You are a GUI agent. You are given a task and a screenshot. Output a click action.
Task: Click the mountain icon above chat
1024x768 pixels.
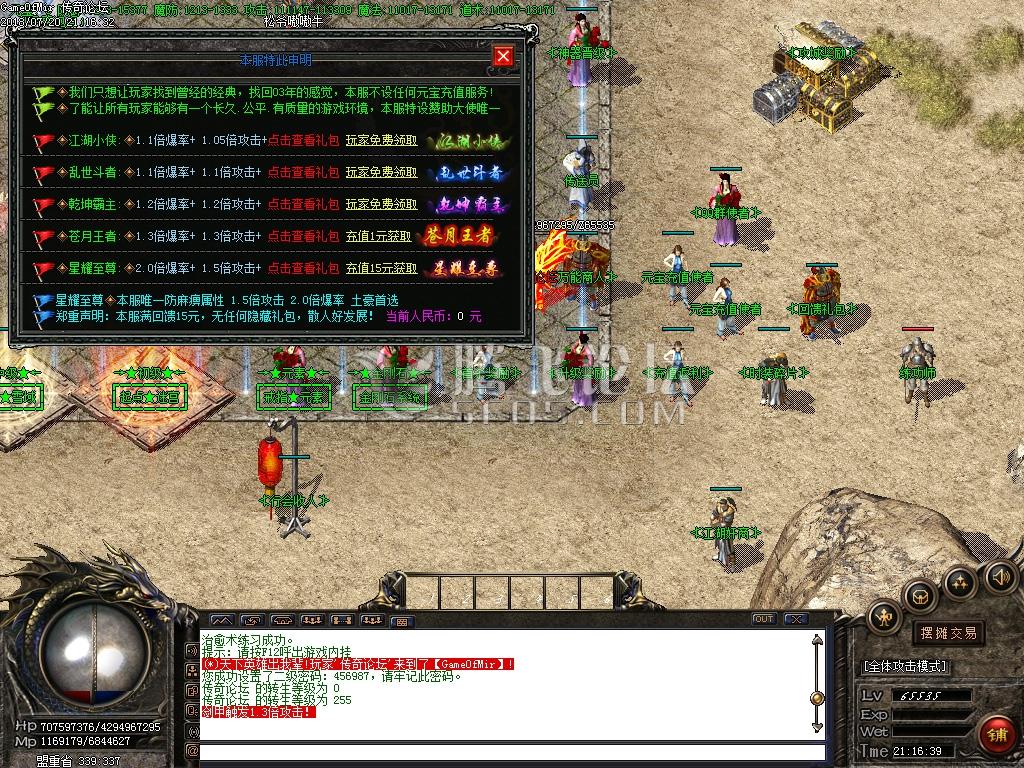pyautogui.click(x=222, y=620)
